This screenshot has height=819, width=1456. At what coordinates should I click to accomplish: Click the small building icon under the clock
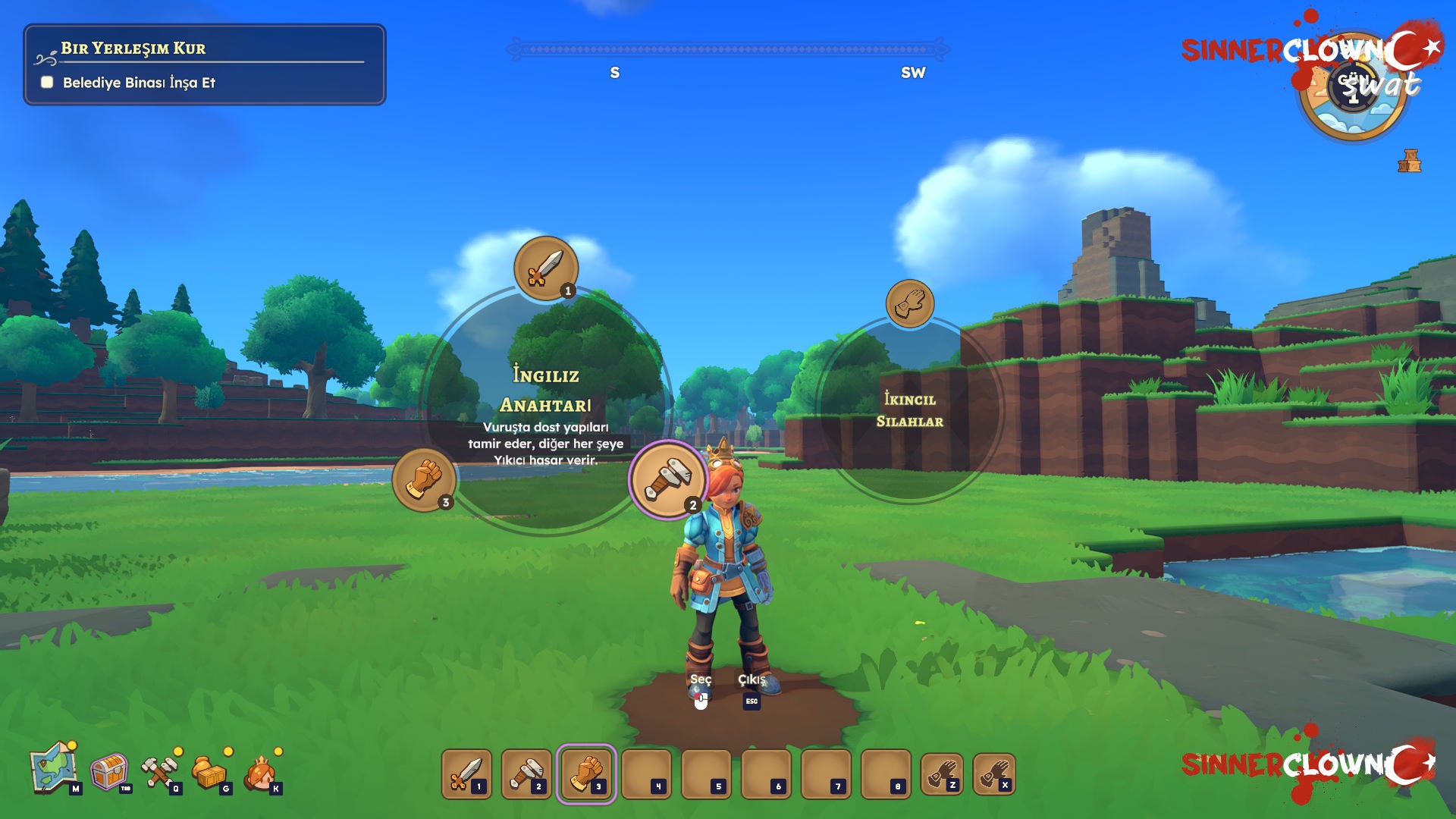click(1409, 161)
